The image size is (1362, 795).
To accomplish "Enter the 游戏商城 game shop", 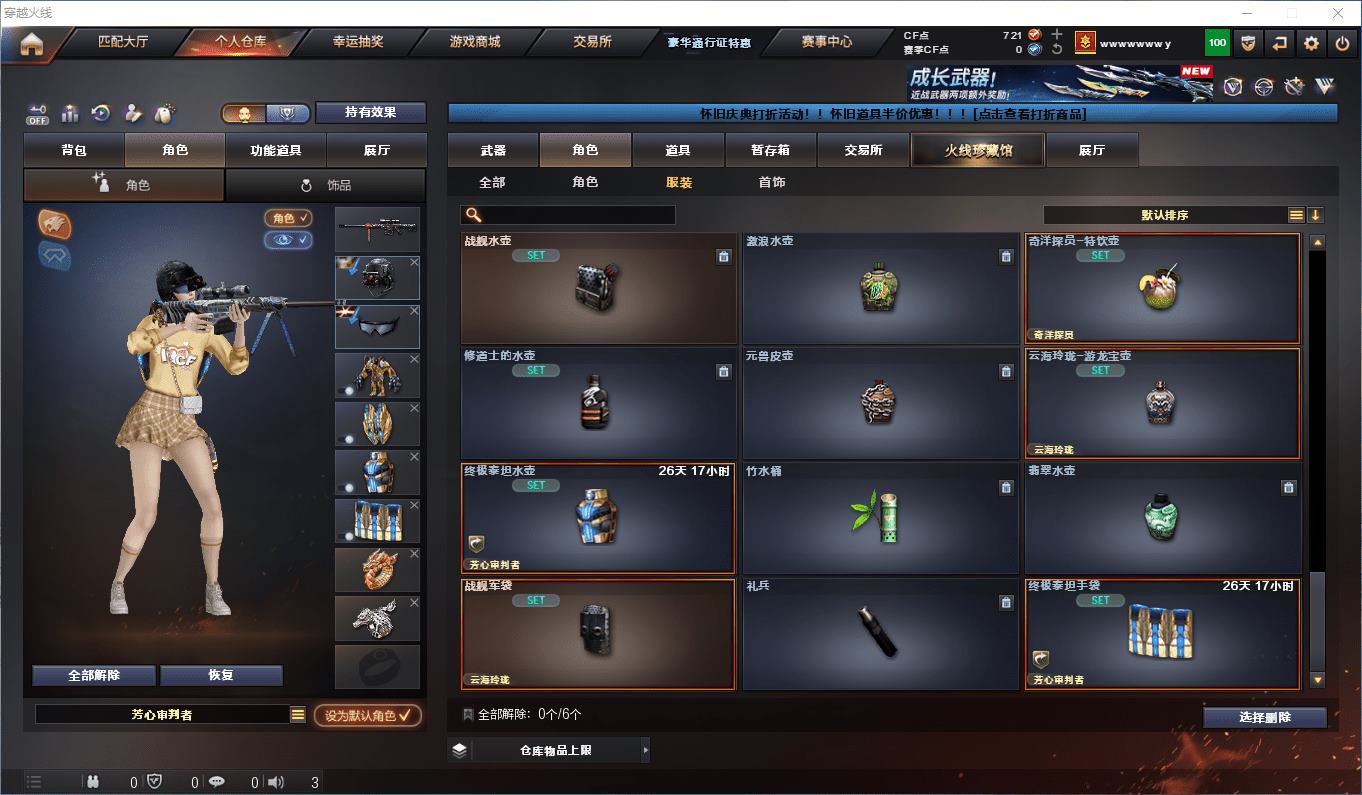I will click(475, 42).
